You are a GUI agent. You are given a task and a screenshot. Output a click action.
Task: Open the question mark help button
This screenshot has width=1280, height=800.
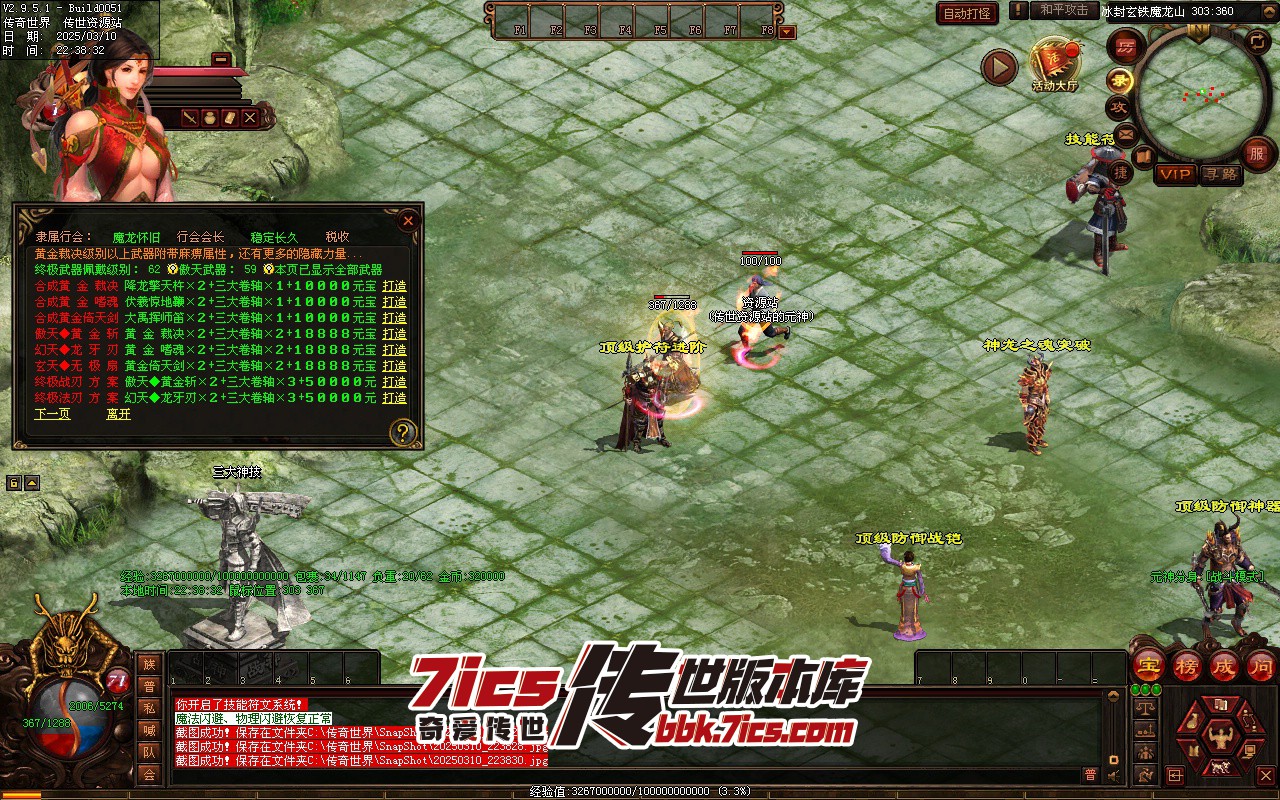(x=402, y=432)
